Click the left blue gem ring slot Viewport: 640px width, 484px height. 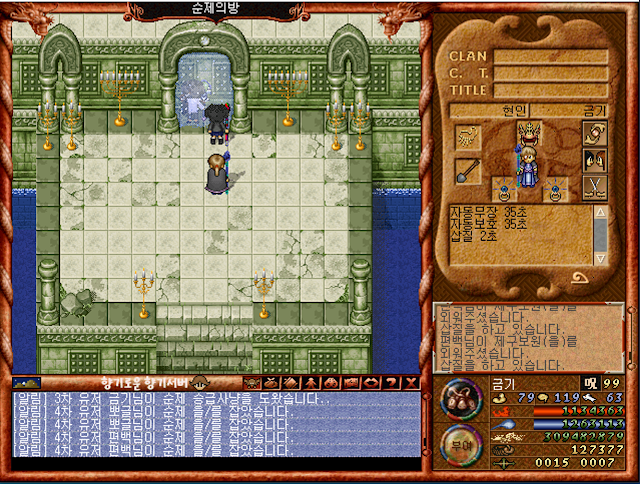click(504, 189)
